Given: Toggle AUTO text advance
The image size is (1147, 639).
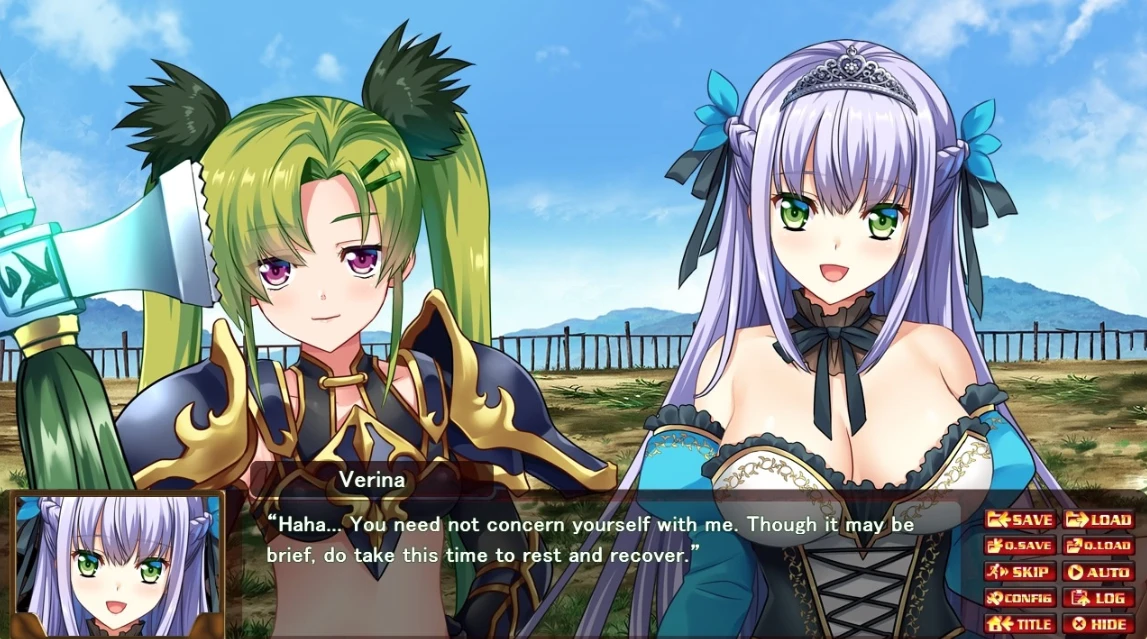Looking at the screenshot, I should pos(1098,572).
